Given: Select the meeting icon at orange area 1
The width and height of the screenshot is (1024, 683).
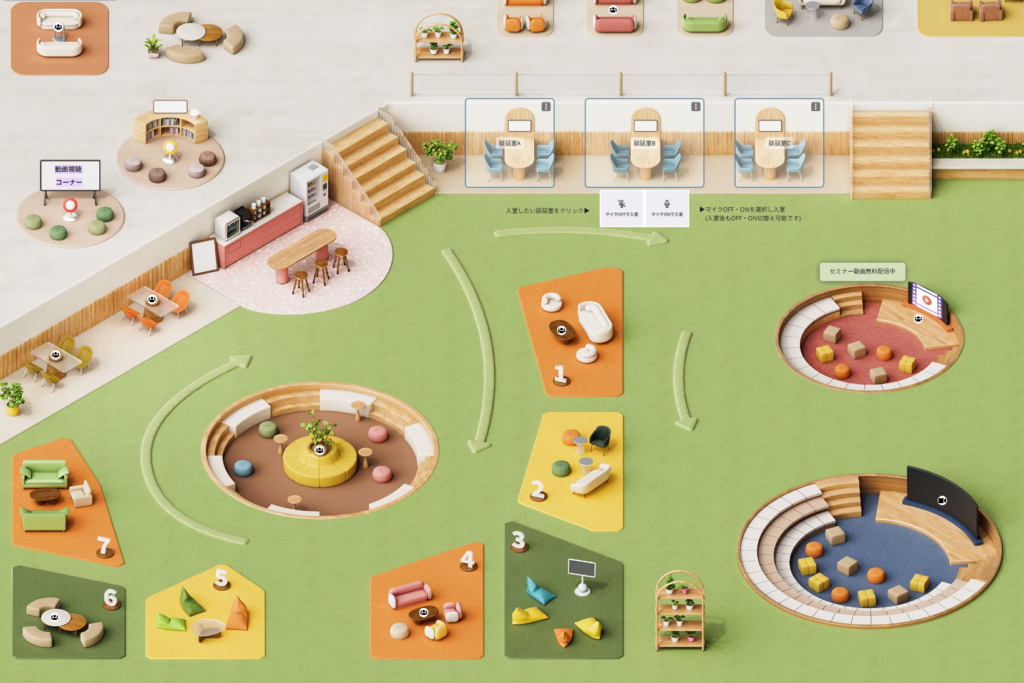Looking at the screenshot, I should click(560, 331).
